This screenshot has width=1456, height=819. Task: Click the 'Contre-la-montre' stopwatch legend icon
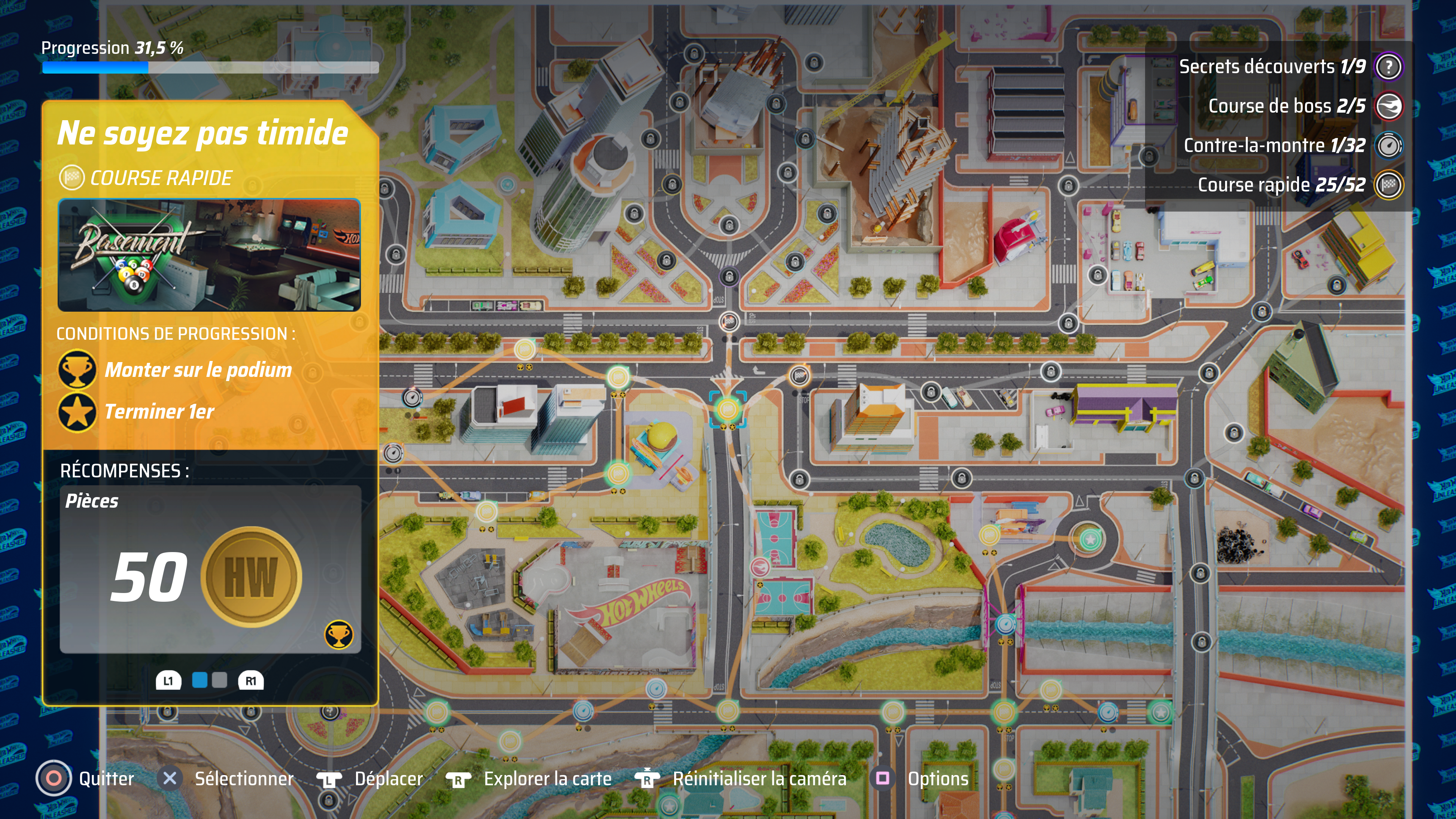1388,146
